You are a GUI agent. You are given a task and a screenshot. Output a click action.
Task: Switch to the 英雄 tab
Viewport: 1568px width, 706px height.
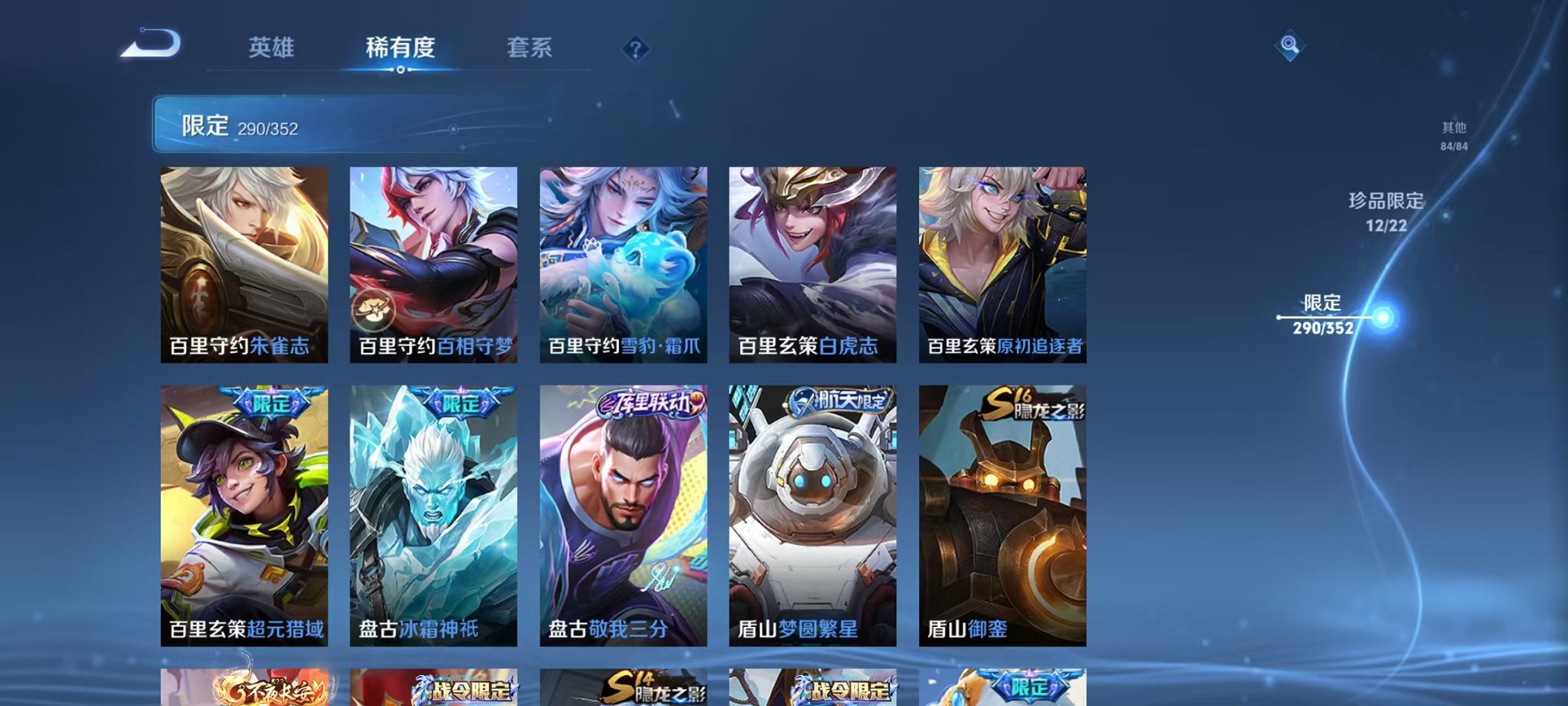coord(273,48)
